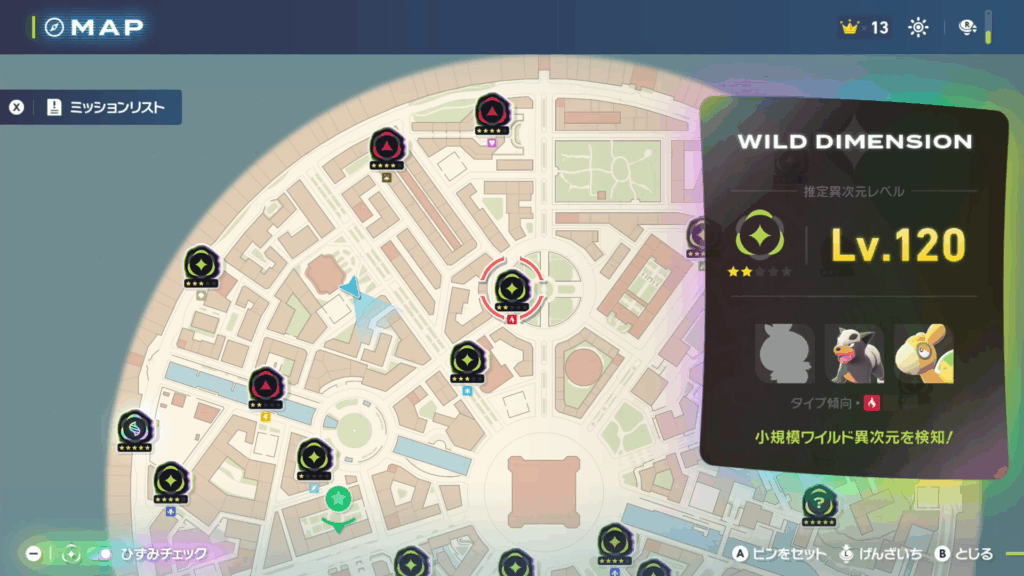Select the red-ringed Wild Dimension marker
Image resolution: width=1024 pixels, height=576 pixels.
click(512, 288)
